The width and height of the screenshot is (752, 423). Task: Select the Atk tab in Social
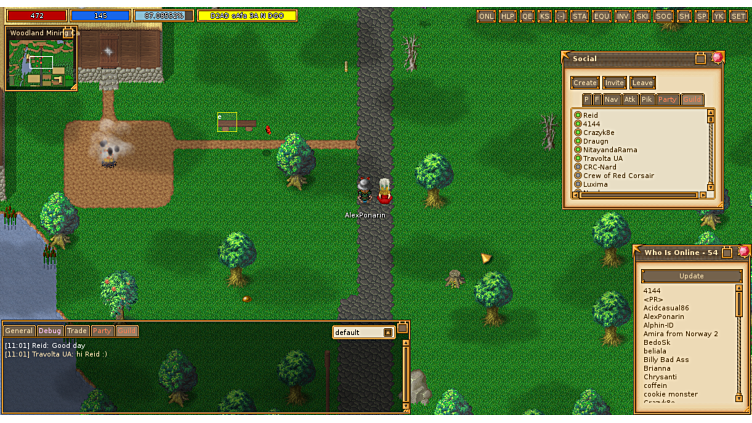click(x=630, y=100)
